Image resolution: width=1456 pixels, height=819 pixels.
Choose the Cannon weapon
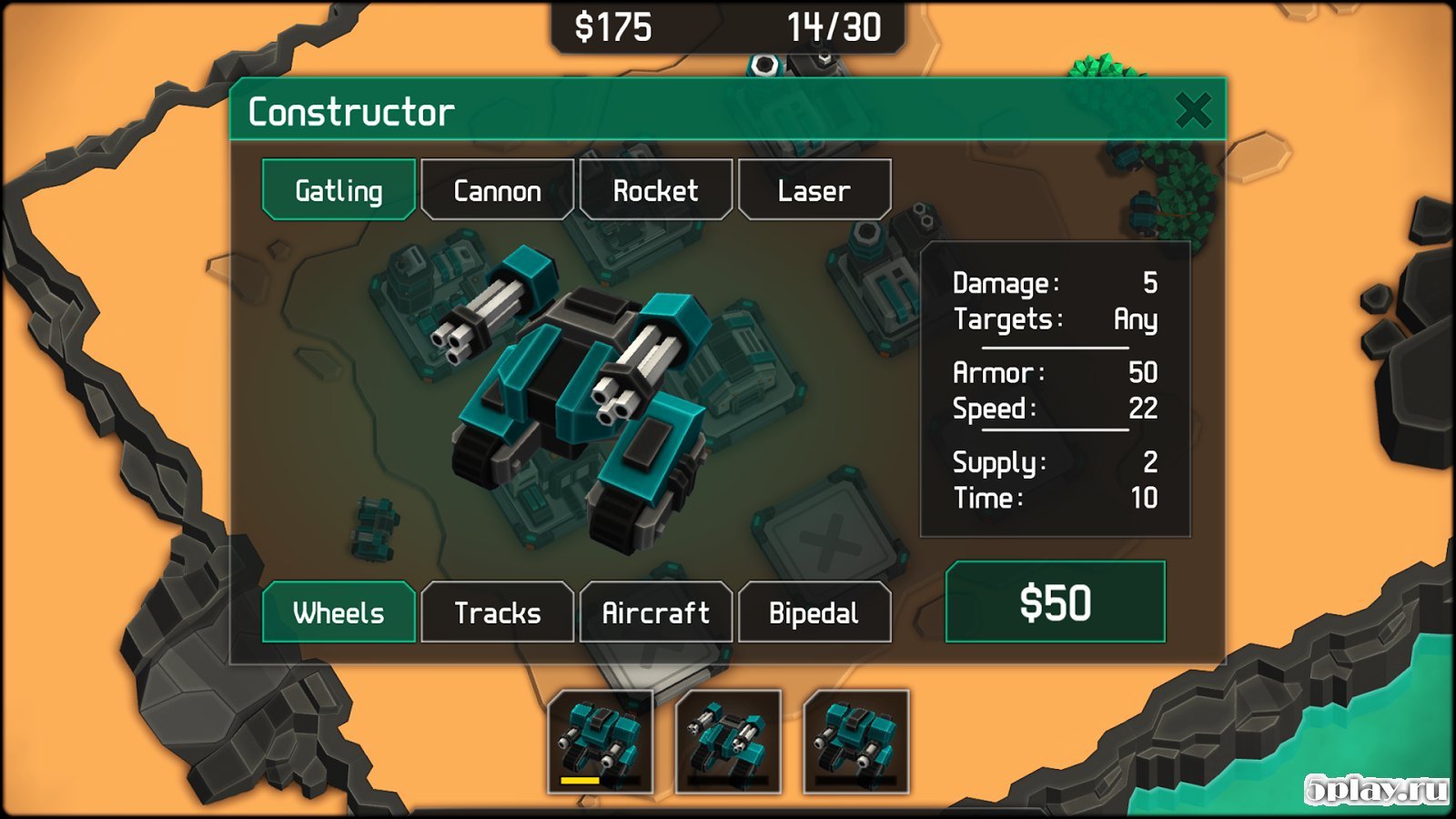point(498,190)
